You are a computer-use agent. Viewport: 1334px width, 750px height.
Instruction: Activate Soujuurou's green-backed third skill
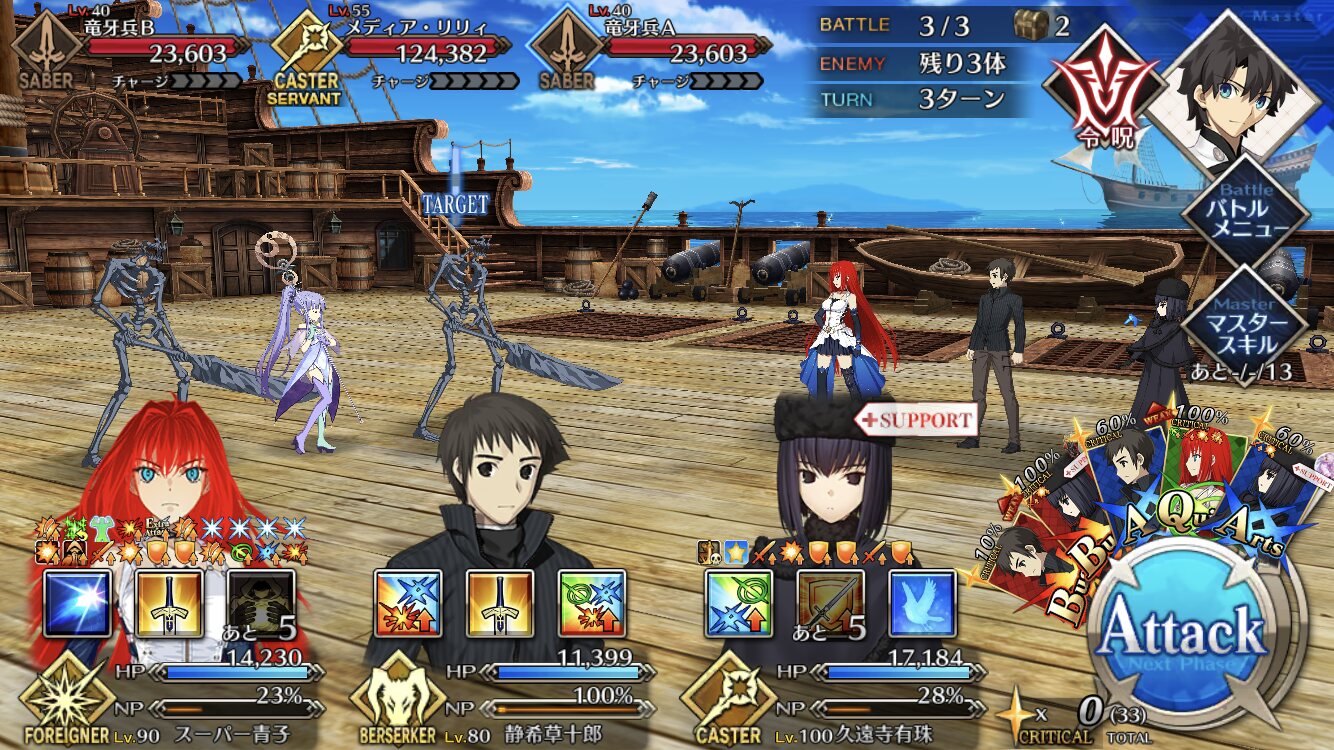click(592, 604)
